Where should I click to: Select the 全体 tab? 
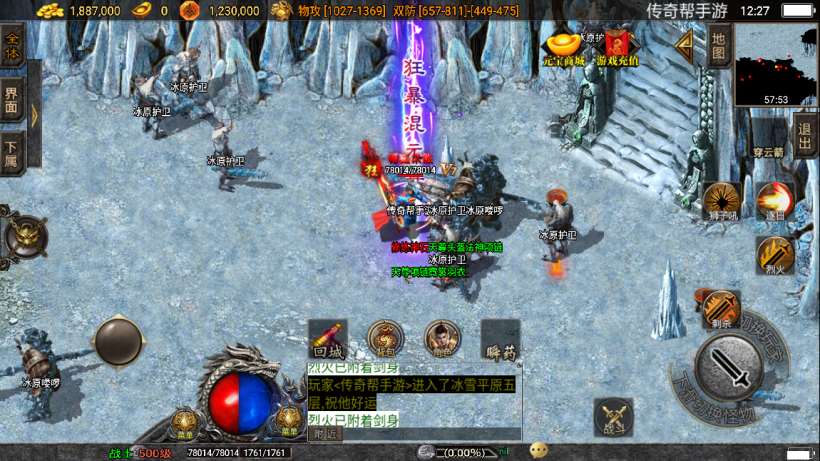coord(12,47)
